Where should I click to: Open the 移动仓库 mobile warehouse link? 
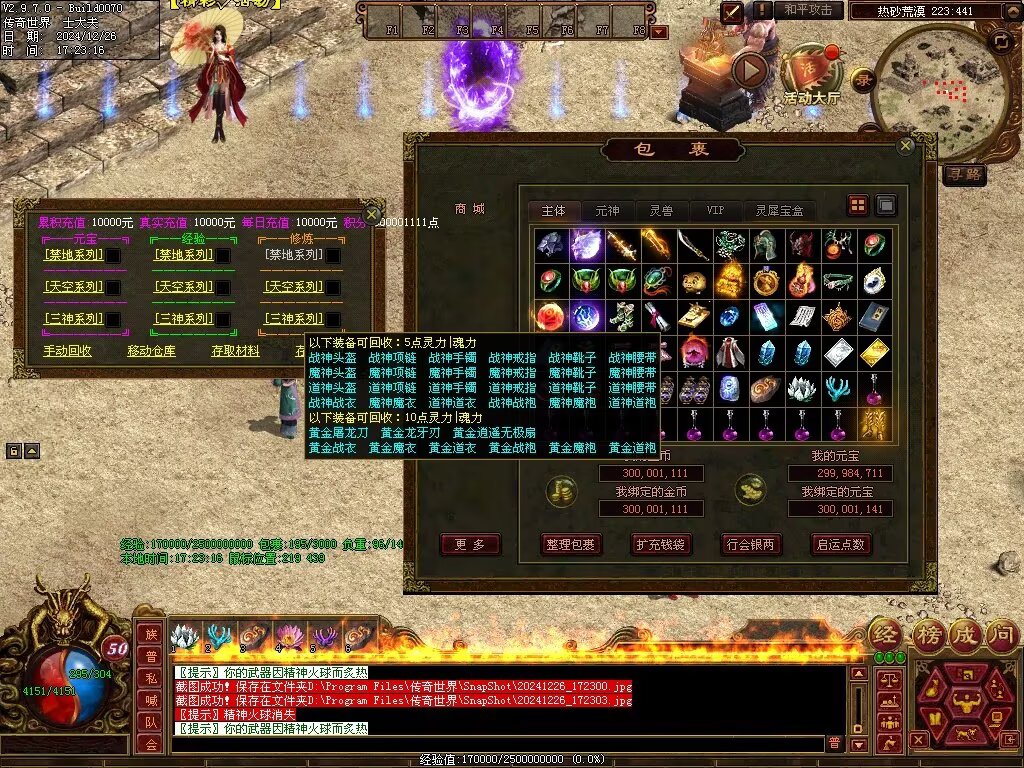click(x=151, y=351)
